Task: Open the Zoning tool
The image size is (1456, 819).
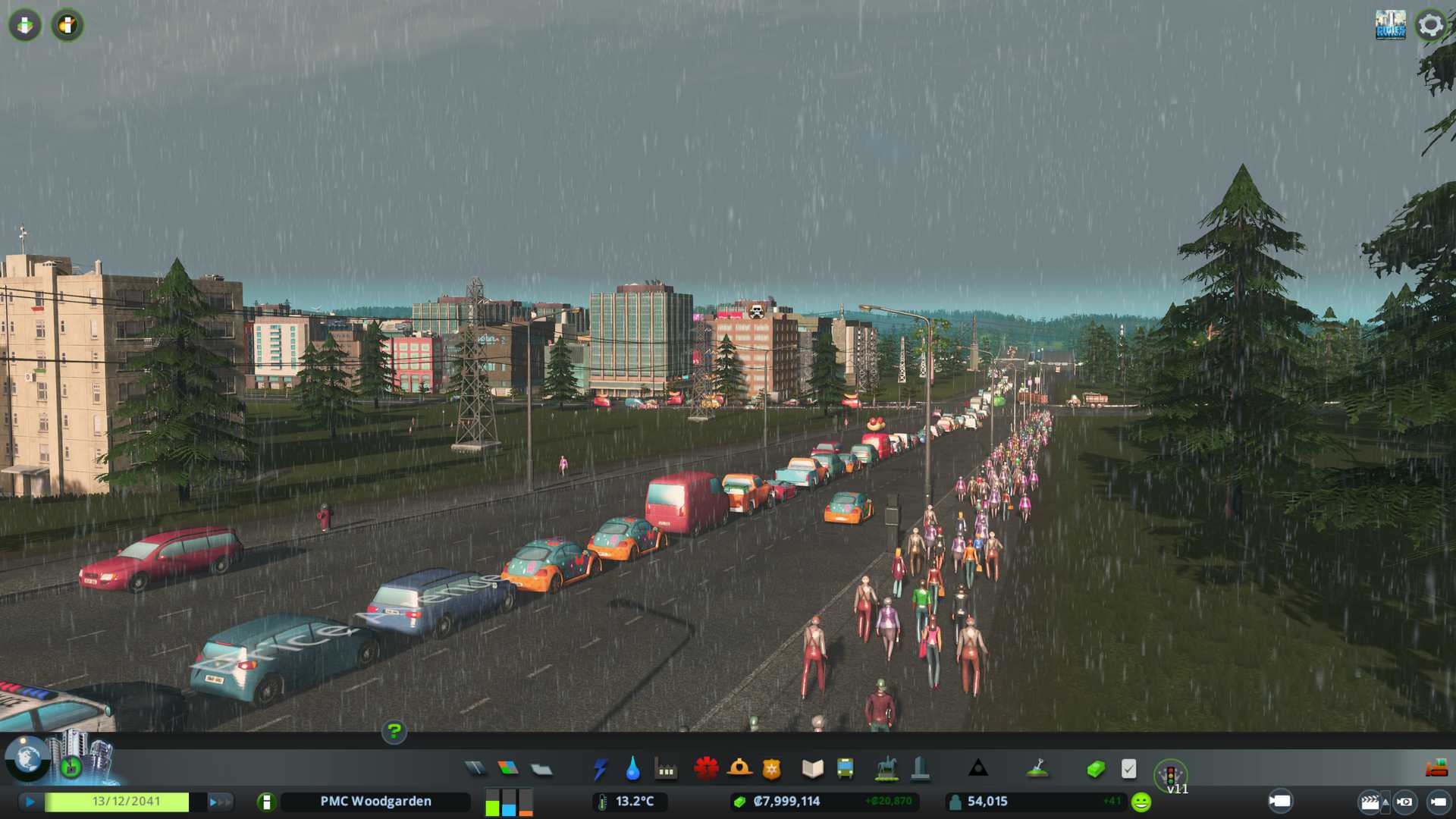Action: pyautogui.click(x=508, y=769)
